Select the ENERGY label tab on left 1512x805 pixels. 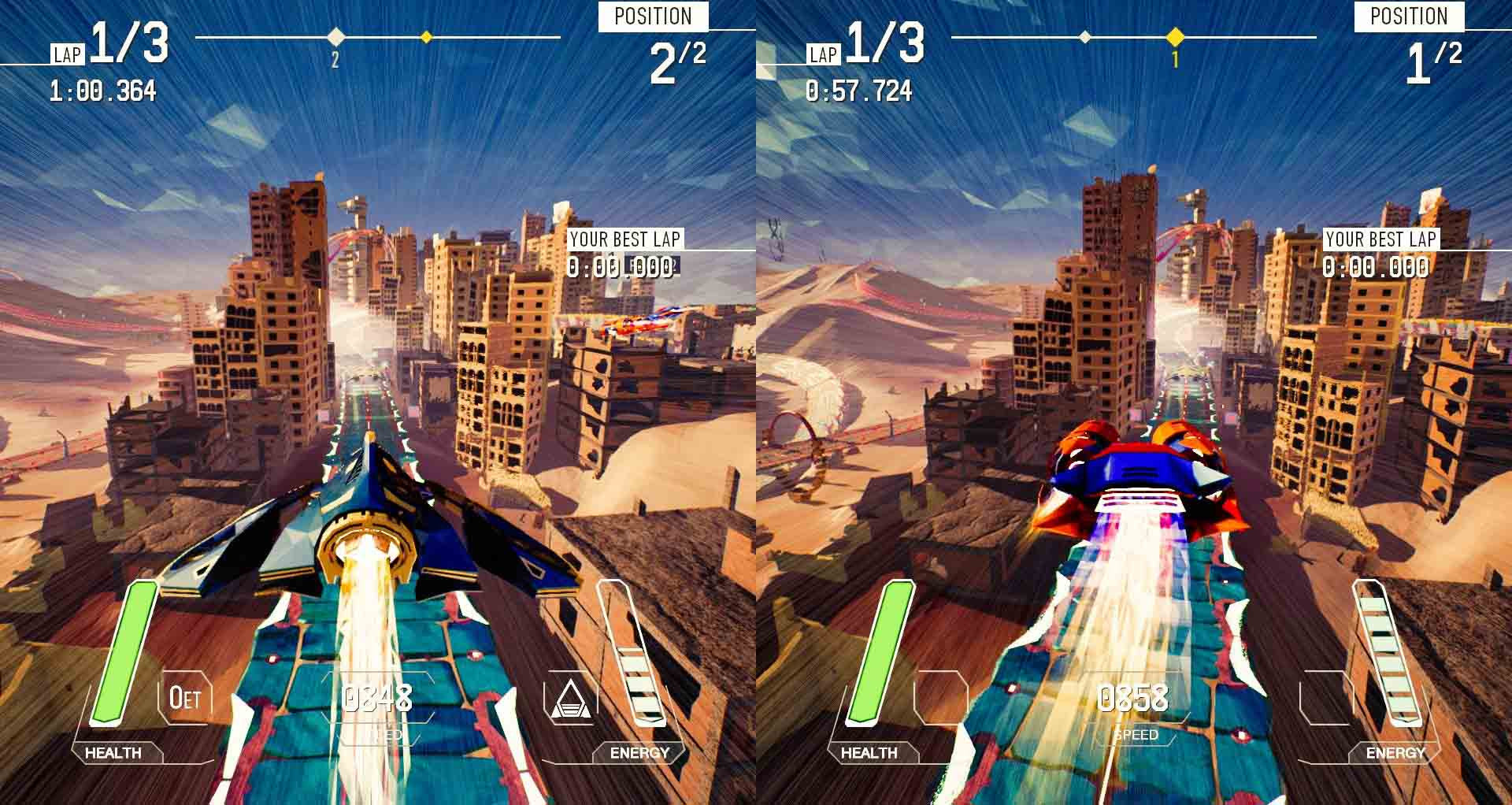638,753
